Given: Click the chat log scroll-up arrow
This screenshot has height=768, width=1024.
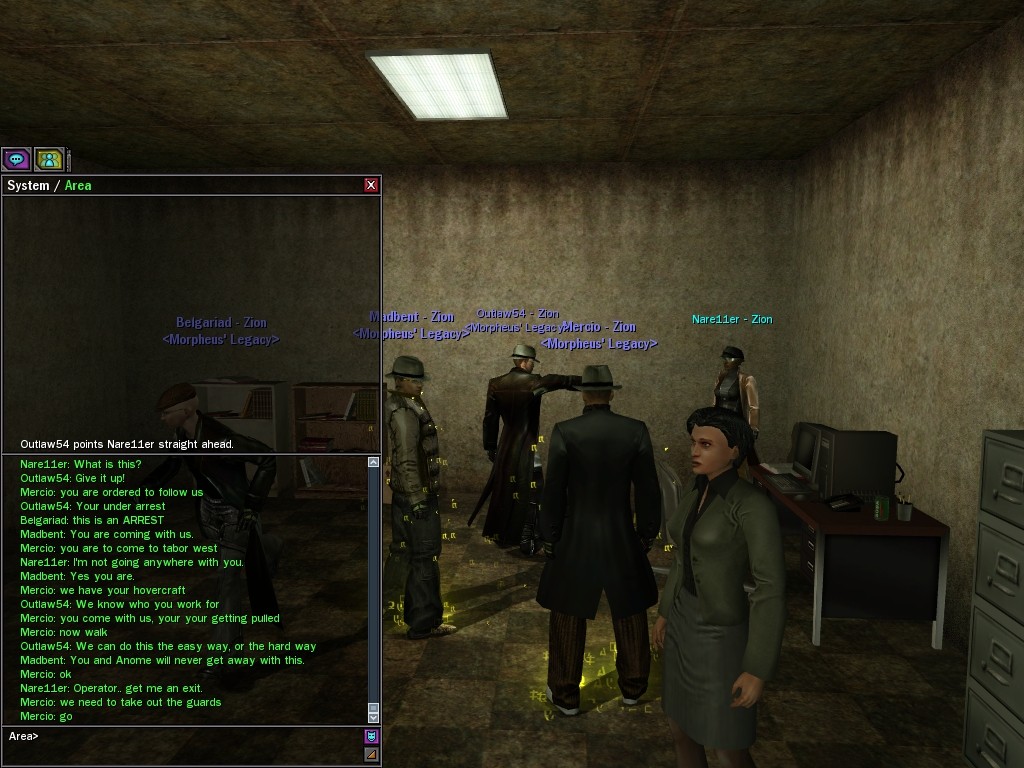Looking at the screenshot, I should tap(374, 462).
